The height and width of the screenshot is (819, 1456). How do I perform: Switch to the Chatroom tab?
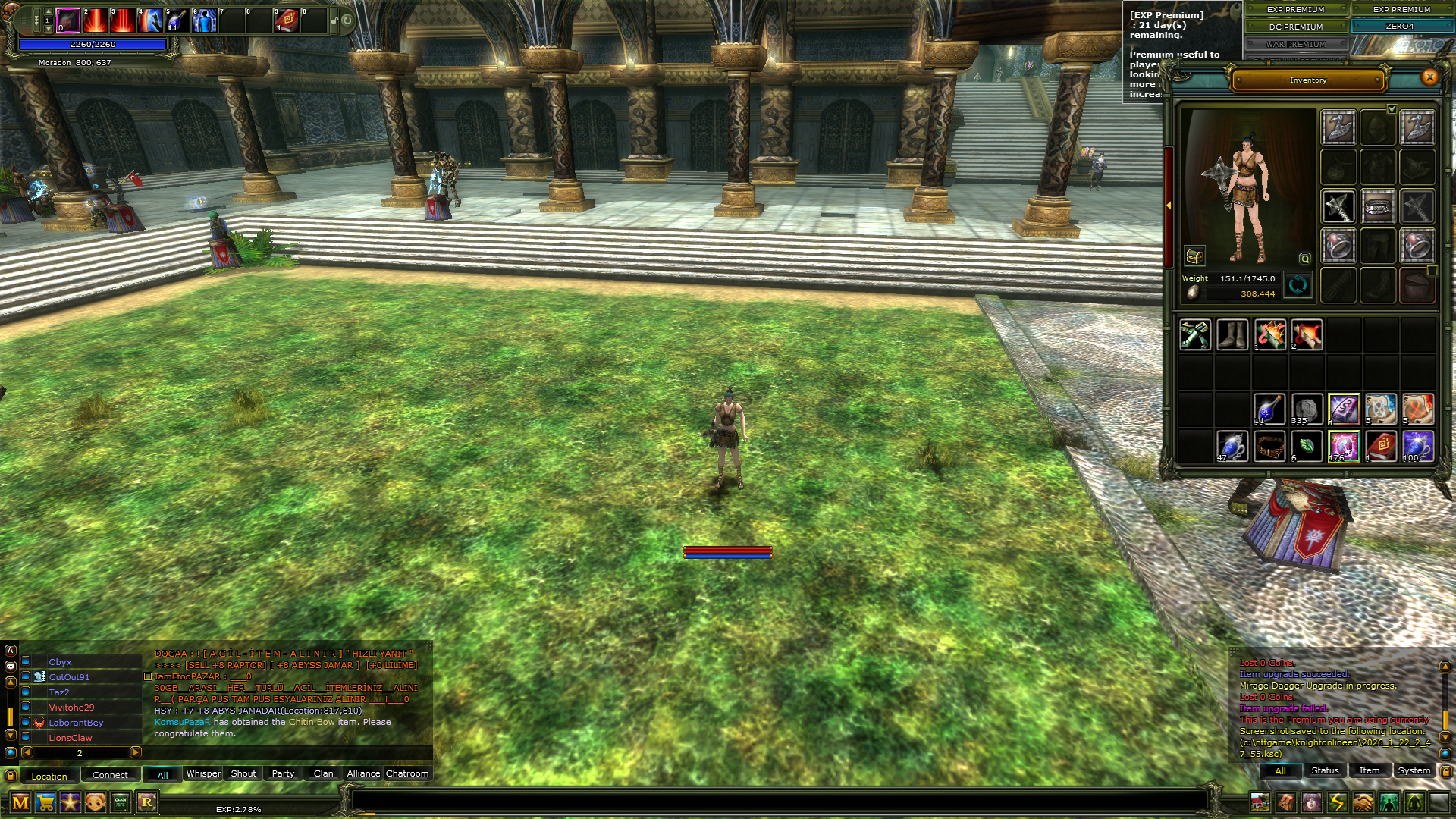click(407, 773)
